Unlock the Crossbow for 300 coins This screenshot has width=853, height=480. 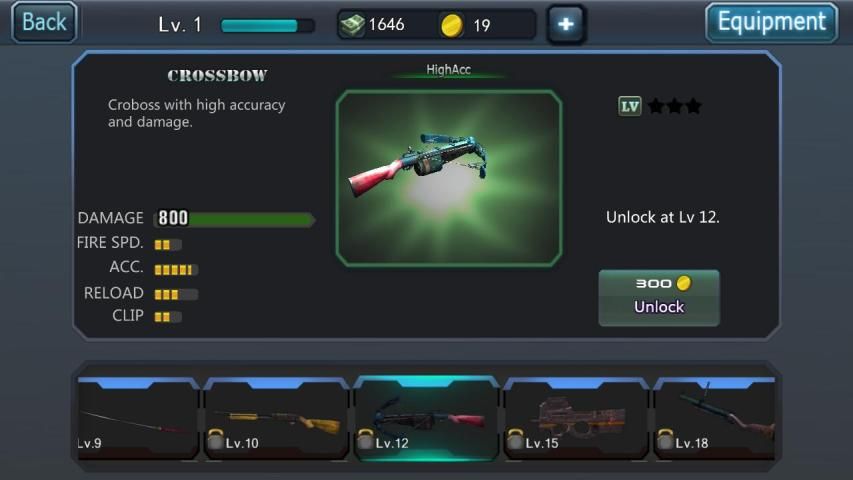(658, 297)
